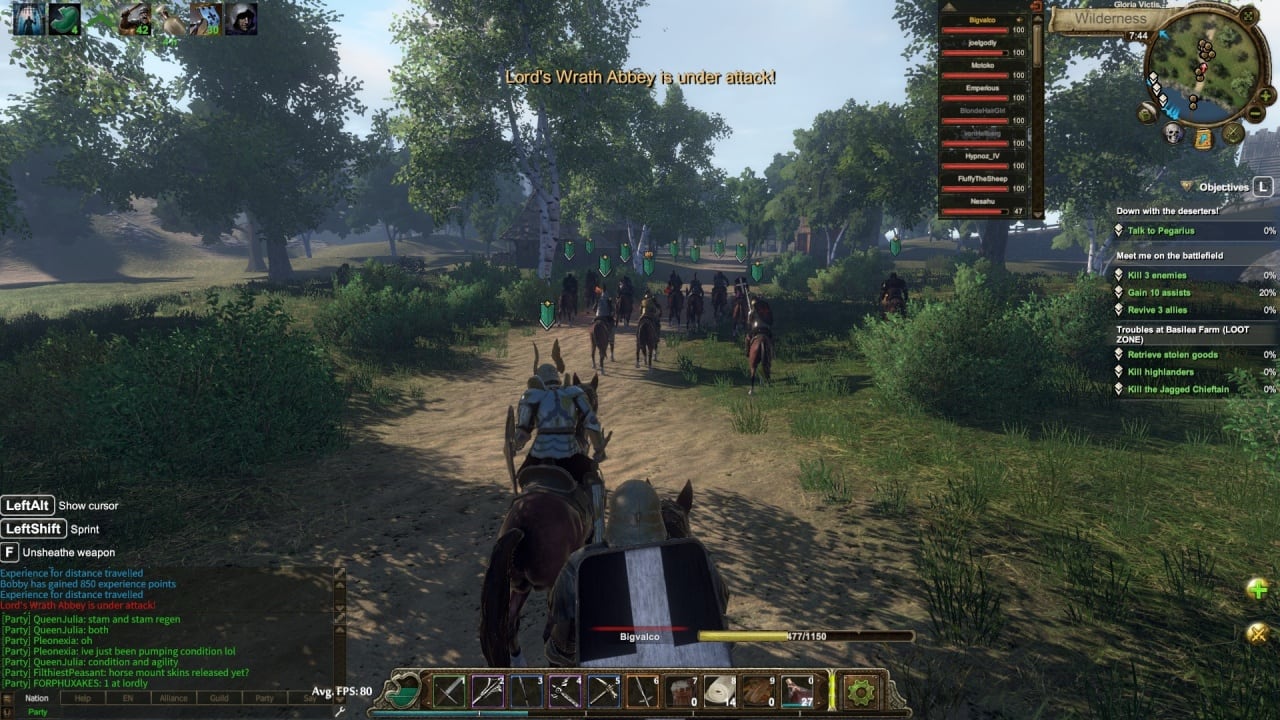This screenshot has width=1280, height=720.
Task: Select the sword in hotbar slot 1
Action: click(449, 691)
